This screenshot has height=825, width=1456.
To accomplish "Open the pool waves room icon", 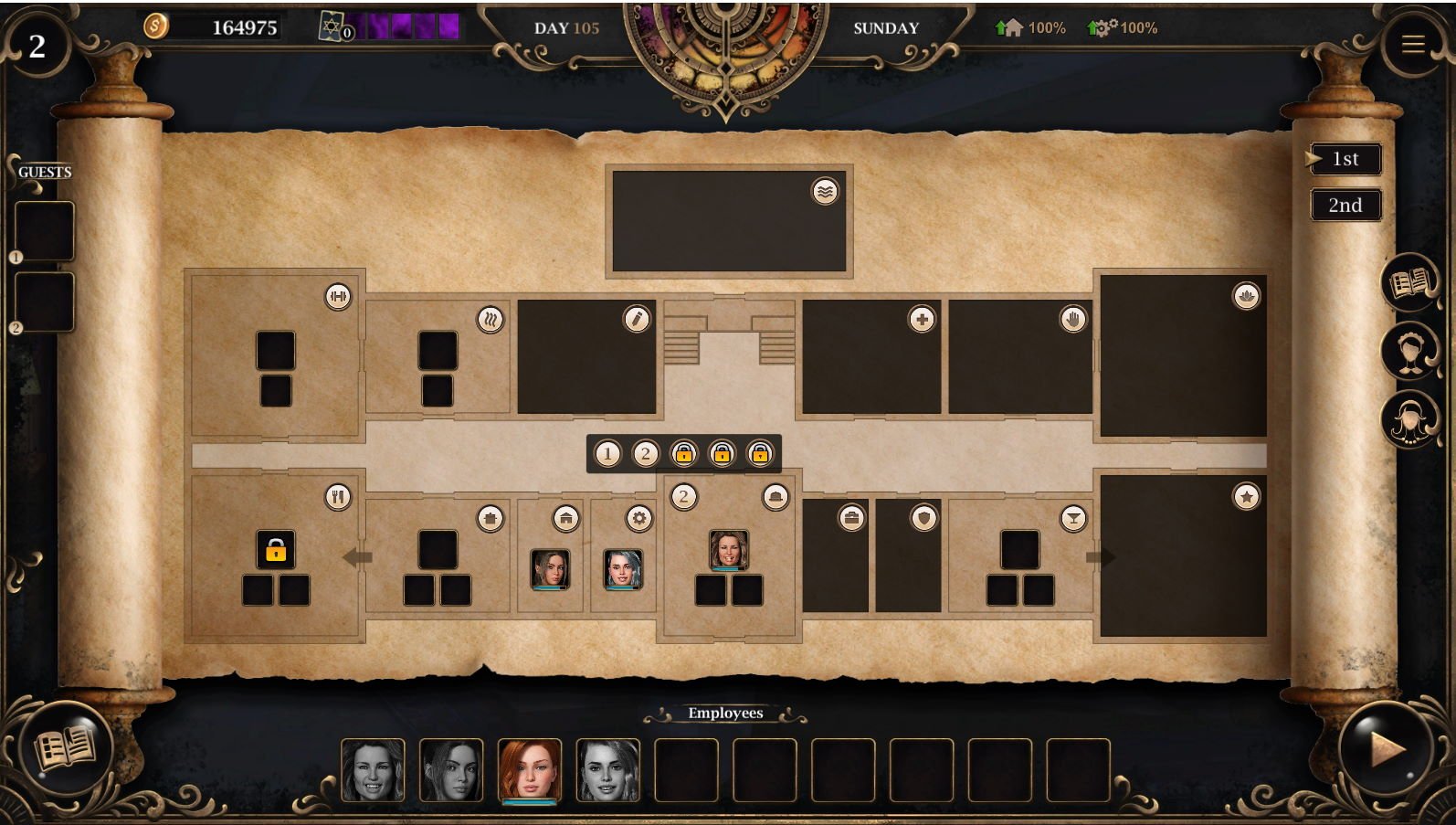I will point(825,192).
